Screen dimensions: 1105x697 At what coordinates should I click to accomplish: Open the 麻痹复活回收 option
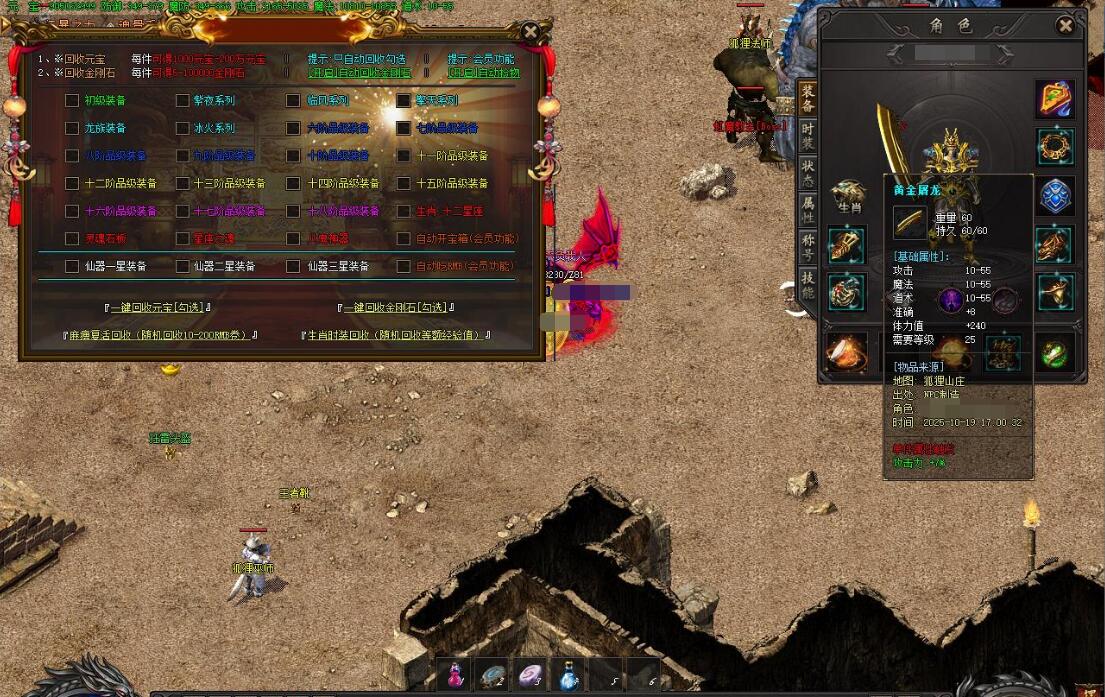[159, 335]
